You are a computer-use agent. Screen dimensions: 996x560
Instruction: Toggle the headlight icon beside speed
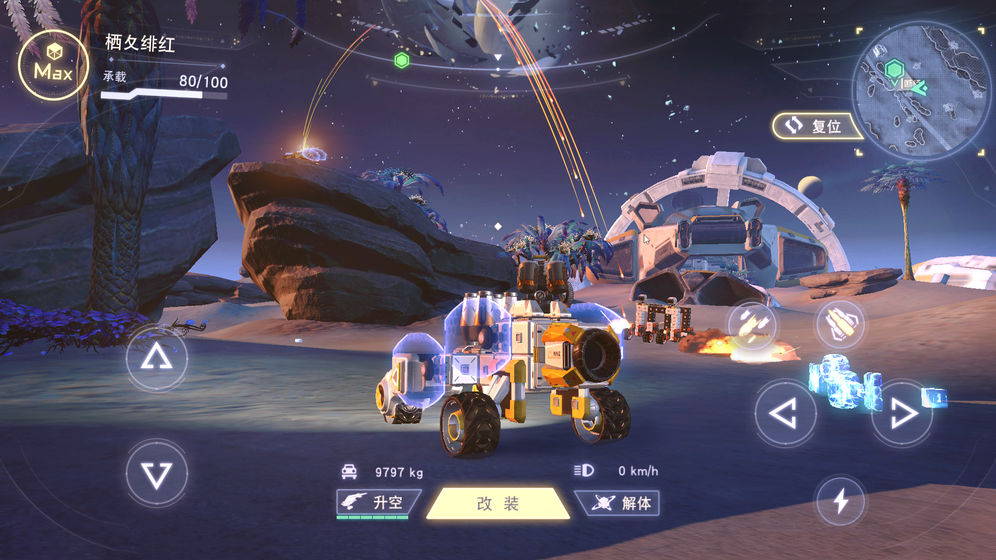[584, 470]
